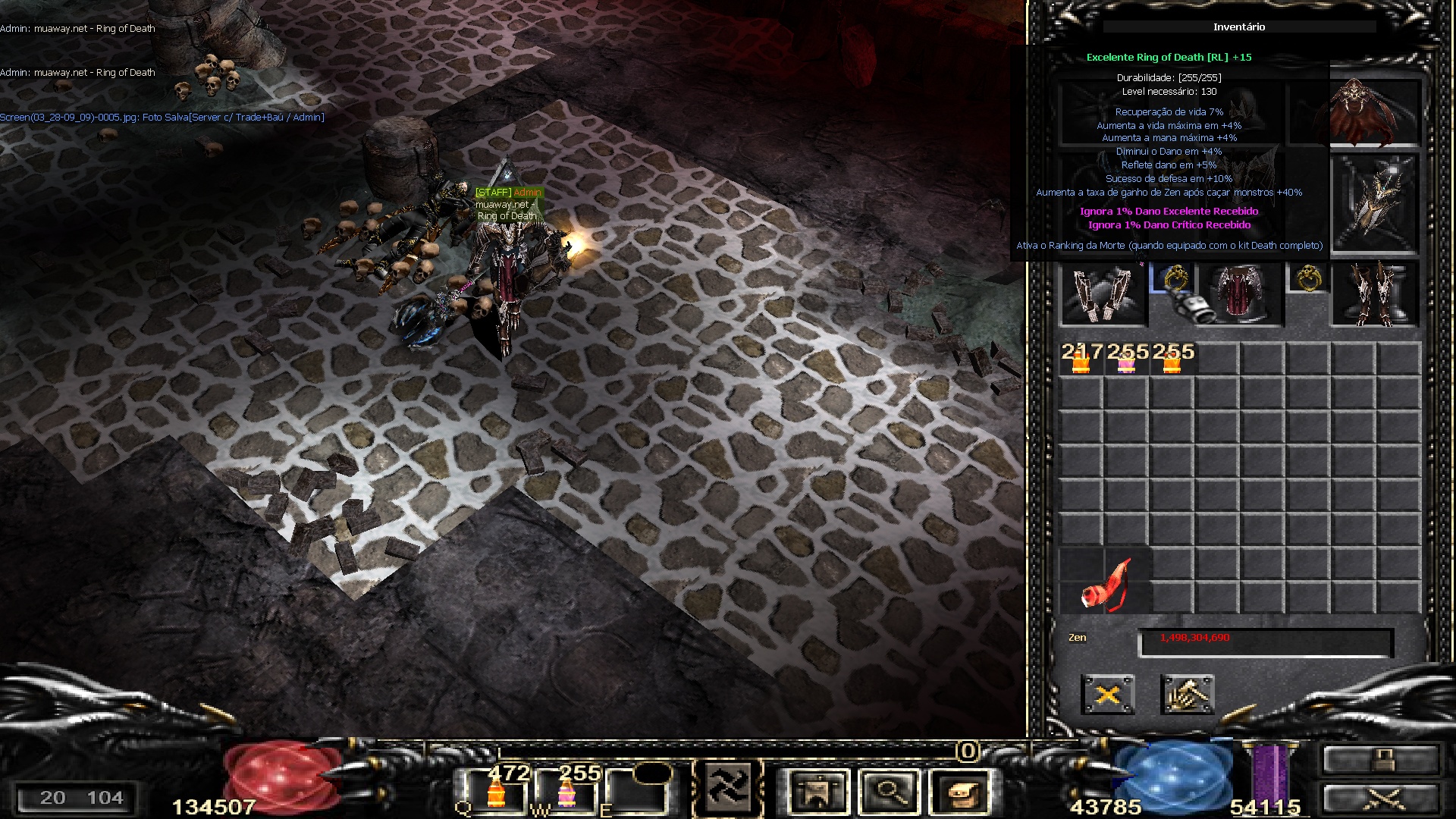
Task: Open the character banner button
Action: [817, 792]
